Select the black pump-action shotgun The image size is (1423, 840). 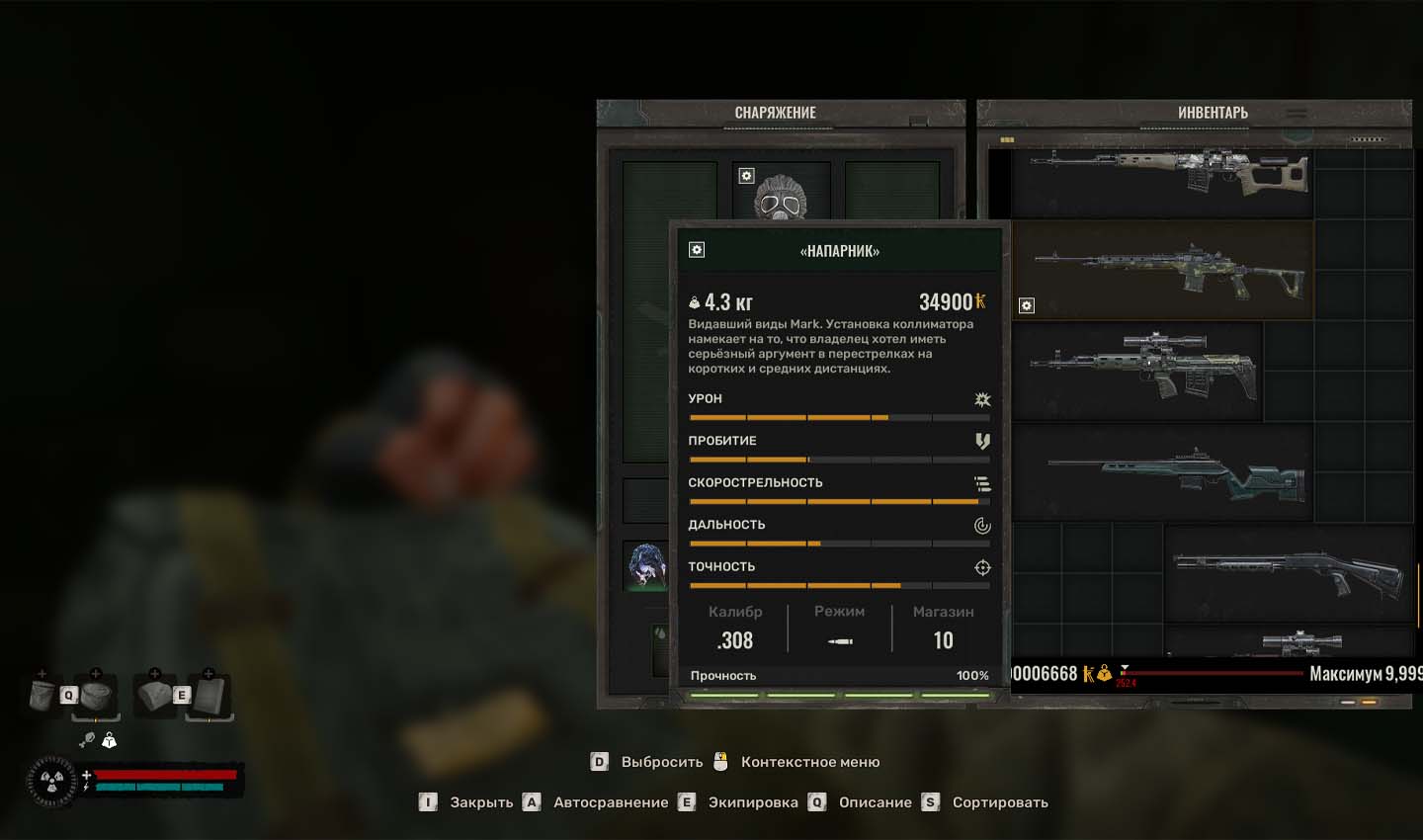(x=1288, y=573)
